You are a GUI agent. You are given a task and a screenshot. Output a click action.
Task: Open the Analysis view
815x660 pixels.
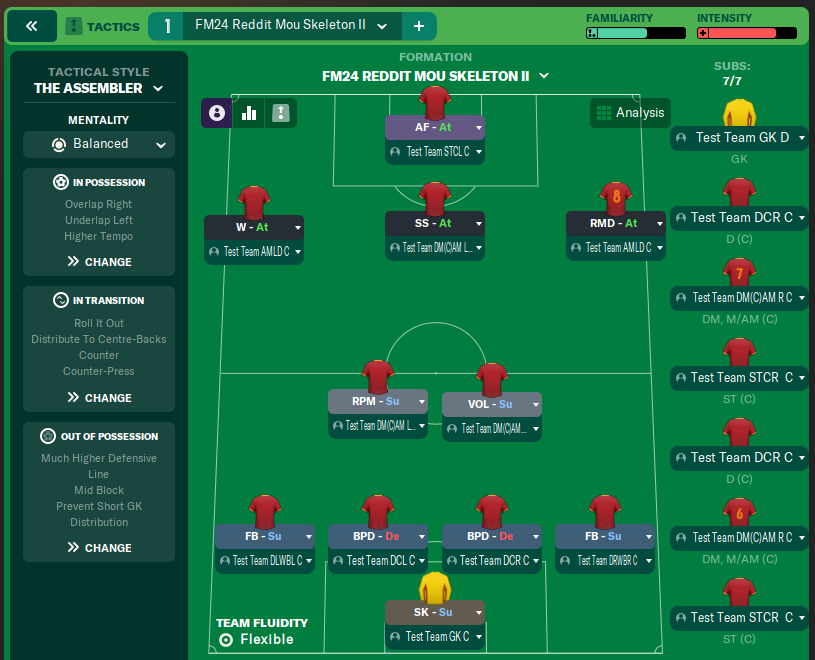(x=629, y=113)
